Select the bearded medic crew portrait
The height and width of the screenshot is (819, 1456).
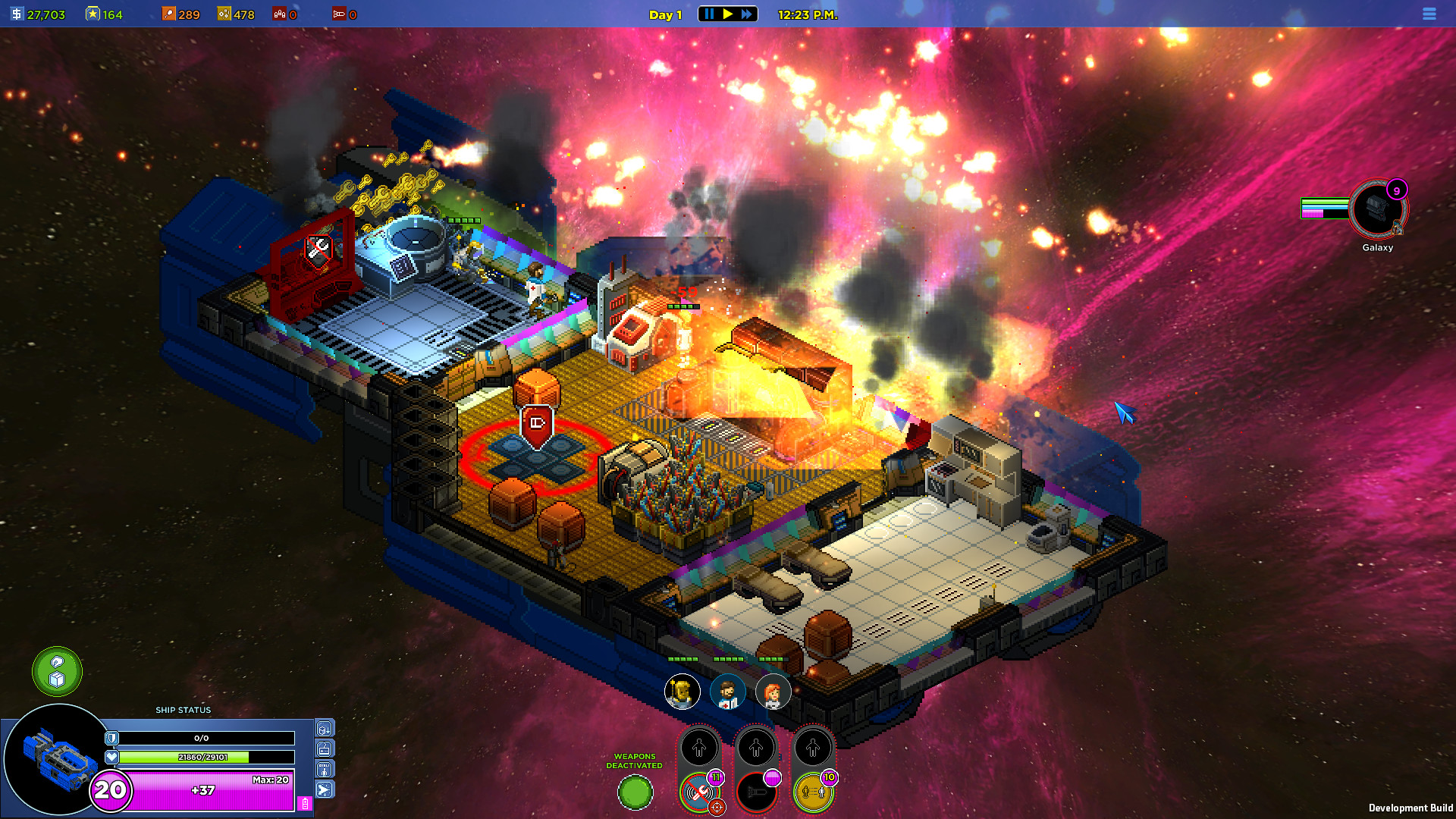click(727, 692)
